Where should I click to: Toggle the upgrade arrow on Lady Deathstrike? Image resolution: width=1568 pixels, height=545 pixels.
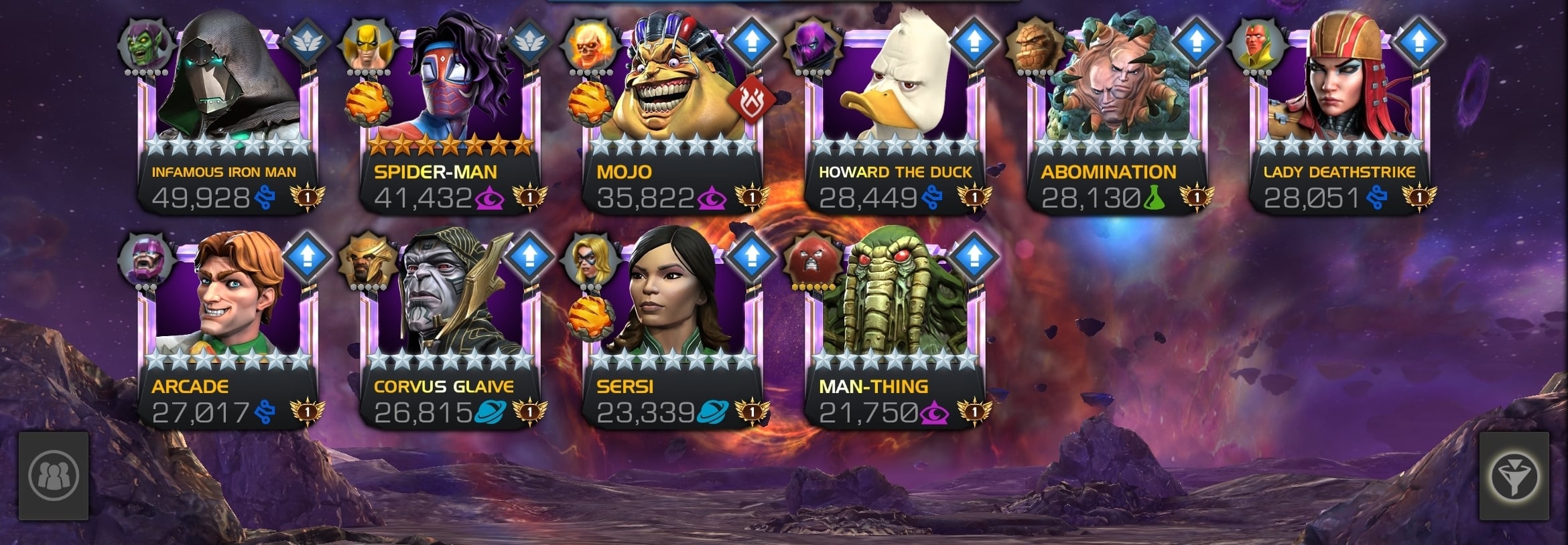coord(1419,42)
